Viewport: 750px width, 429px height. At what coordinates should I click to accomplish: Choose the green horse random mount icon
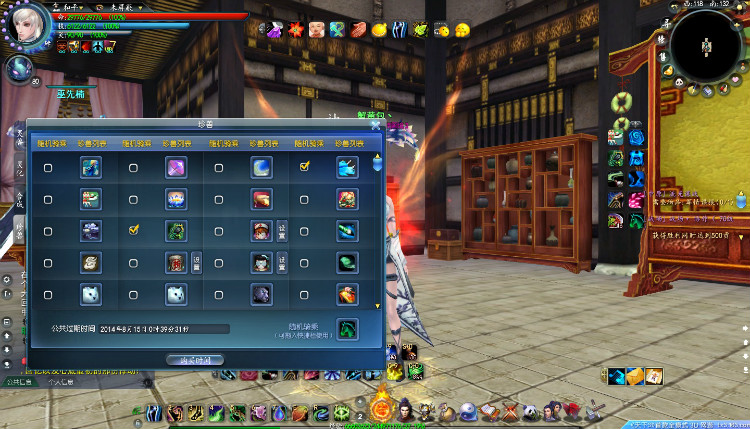click(x=347, y=328)
